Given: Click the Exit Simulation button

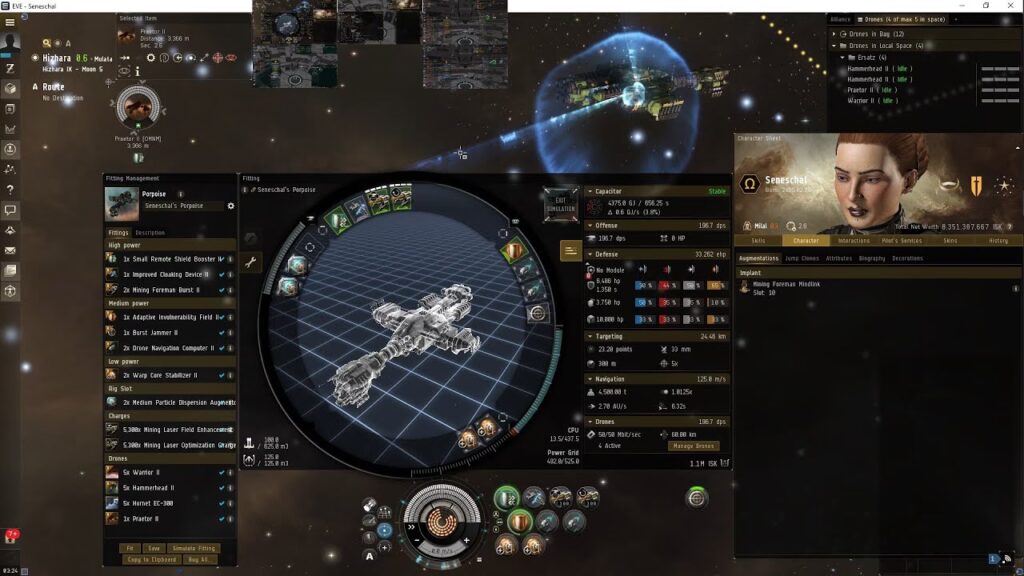Looking at the screenshot, I should tap(560, 203).
